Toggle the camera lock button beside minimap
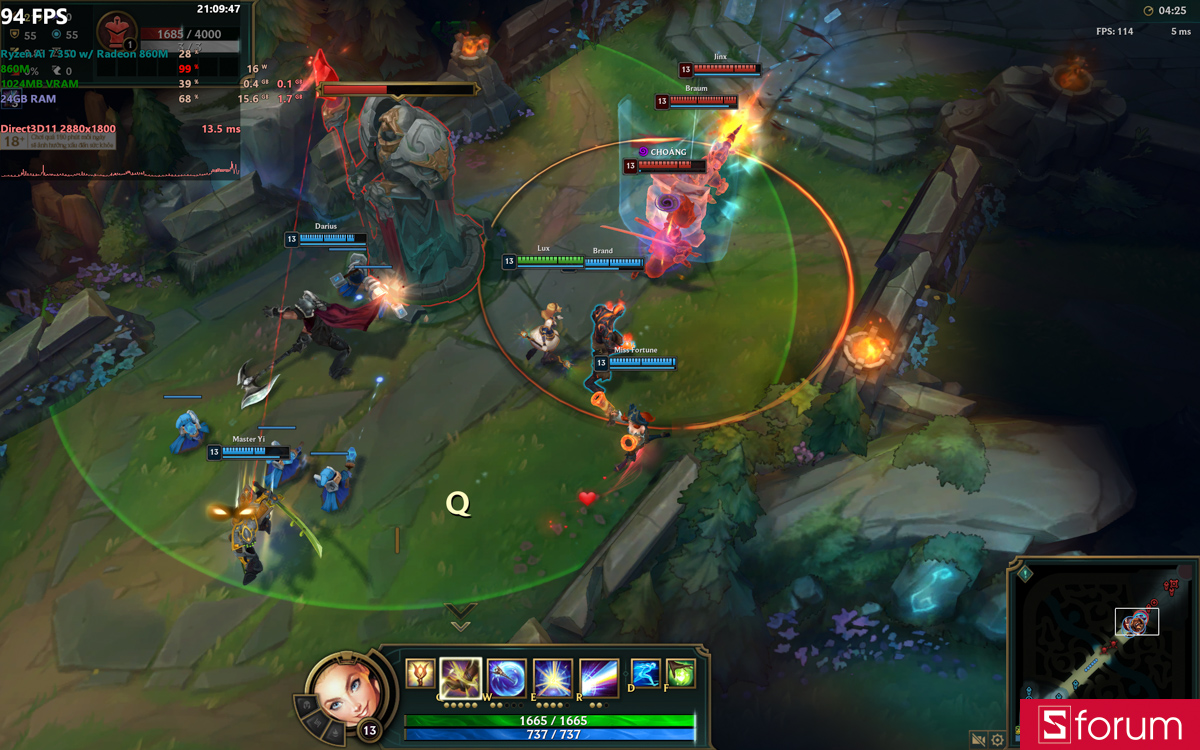 (x=978, y=740)
